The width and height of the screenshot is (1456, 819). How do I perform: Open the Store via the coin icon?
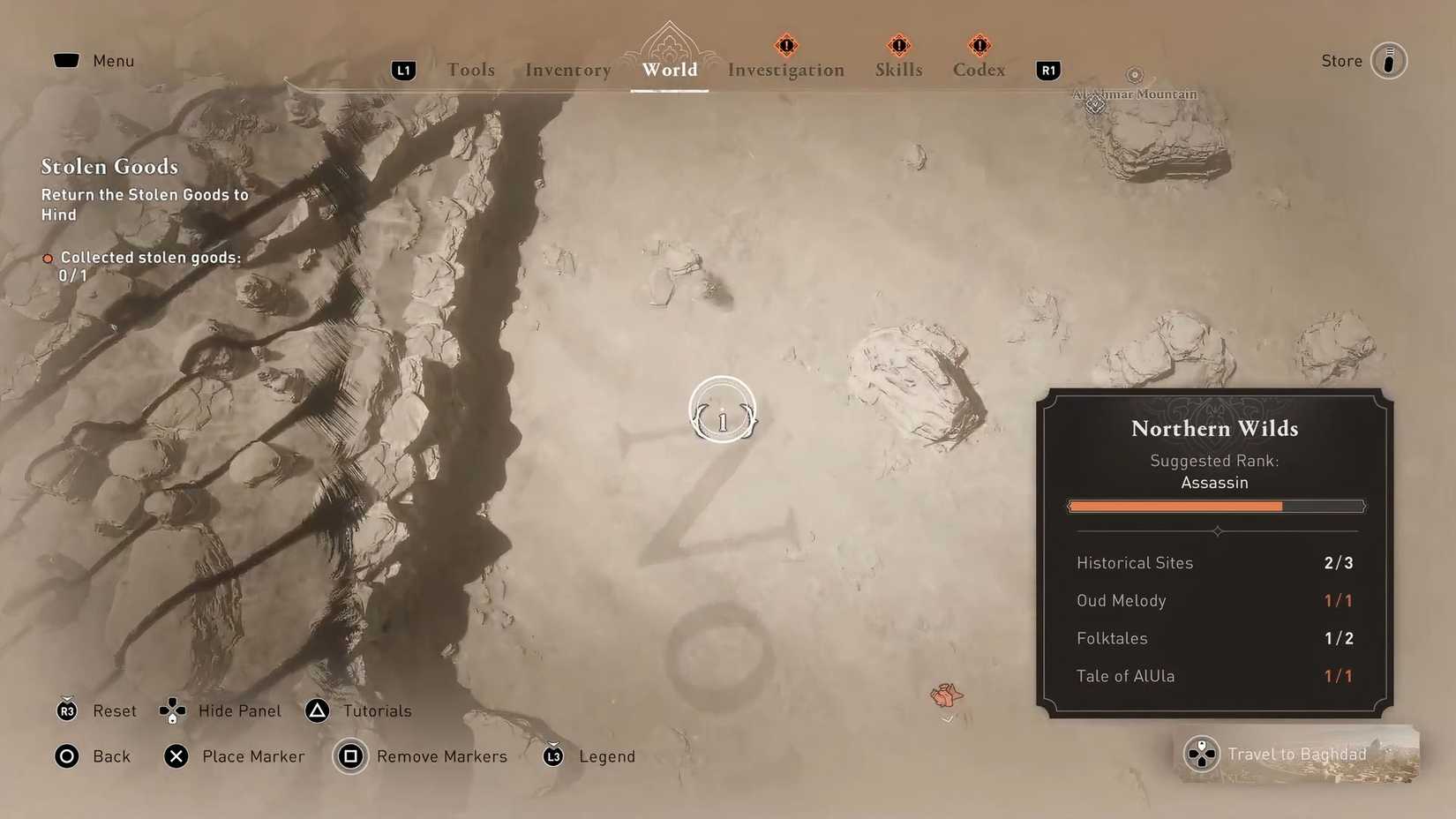click(1389, 60)
